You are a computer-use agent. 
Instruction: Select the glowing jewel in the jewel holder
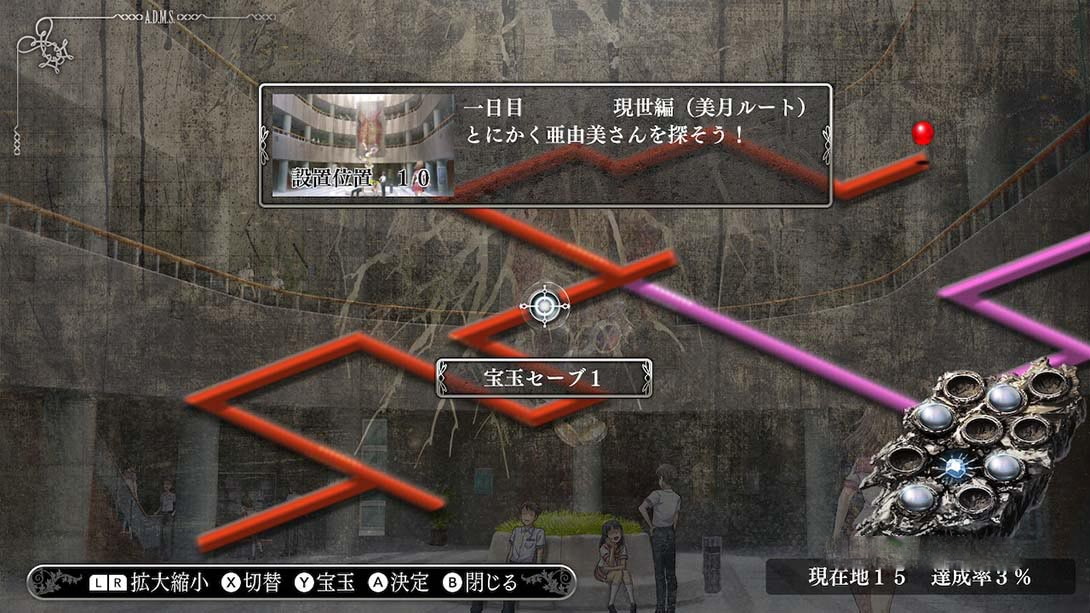point(954,463)
